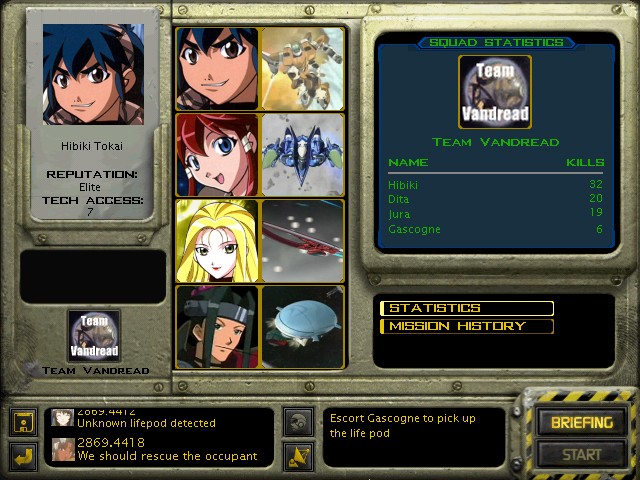The image size is (640, 480).
Task: Pick the headband-wearing pilot Gascogne's portrait
Action: coord(217,327)
